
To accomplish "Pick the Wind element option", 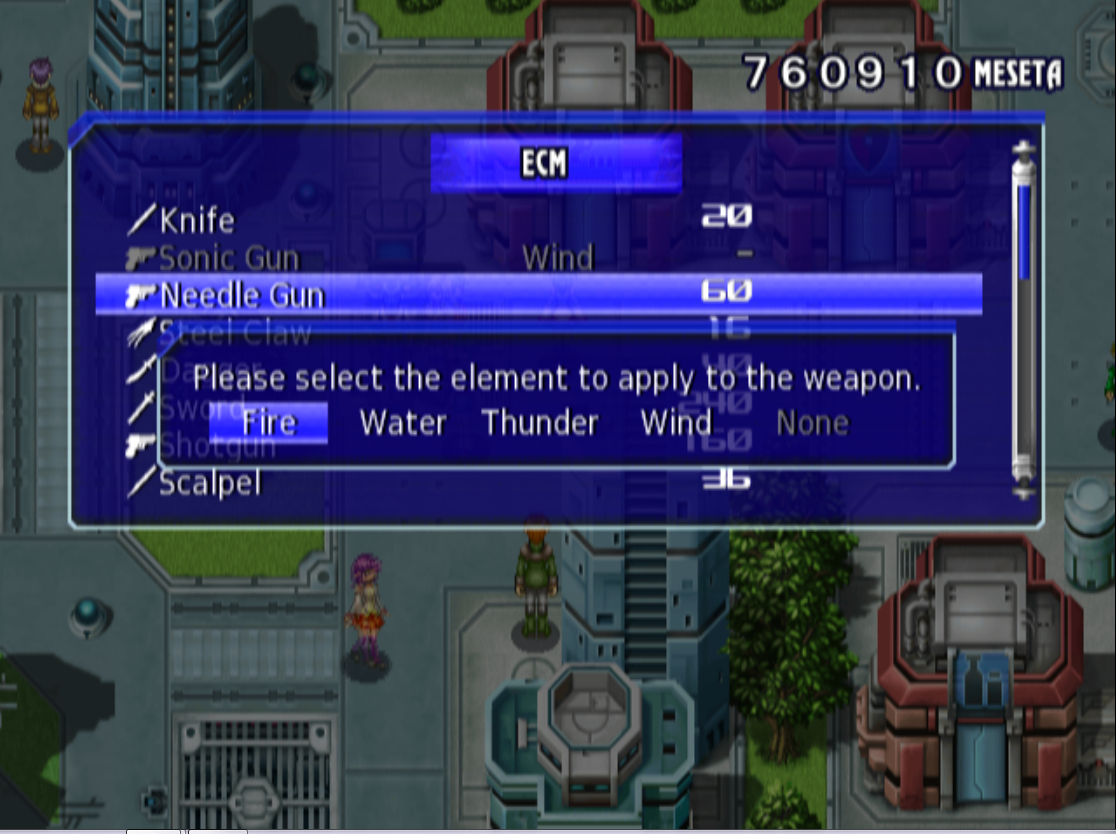I will pyautogui.click(x=676, y=423).
